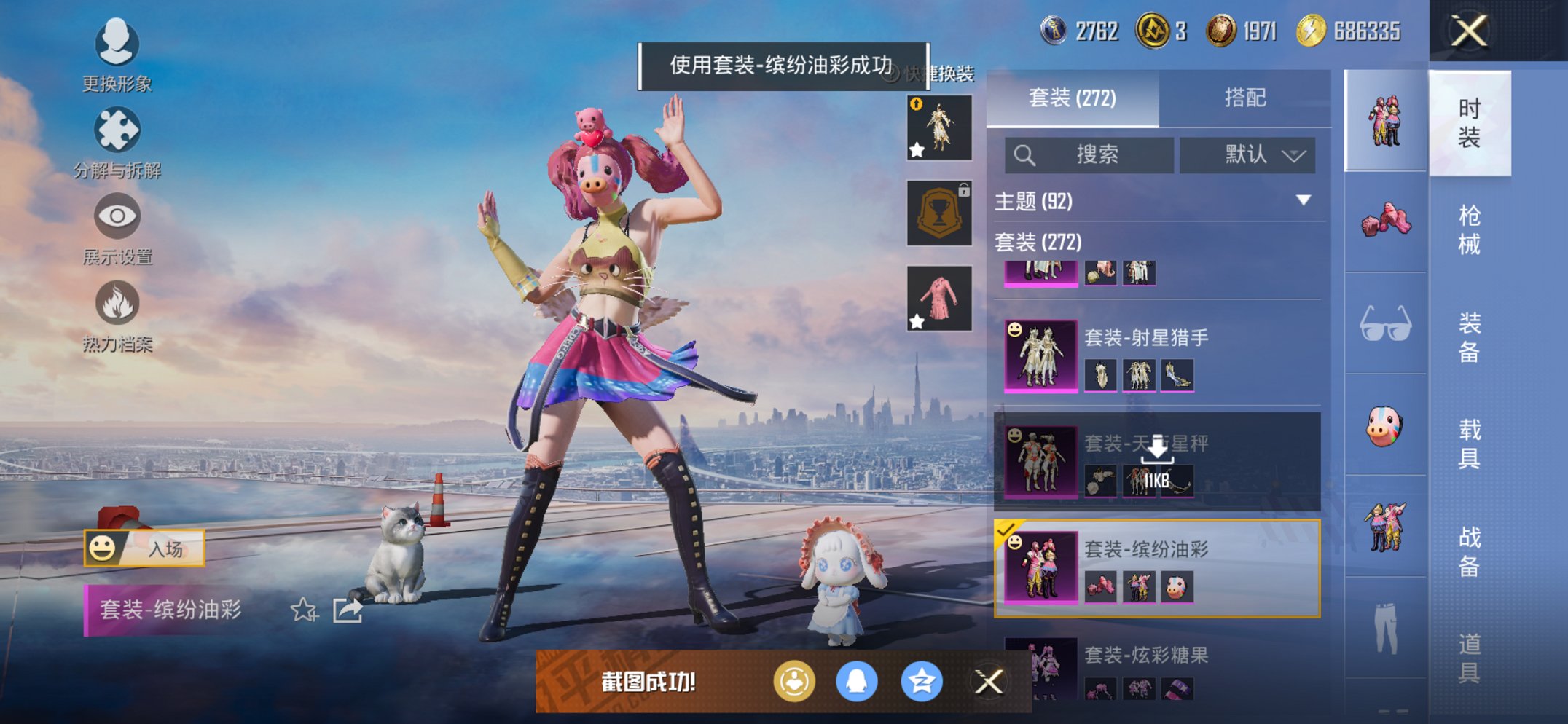1568x724 pixels.
Task: Click the 搜索 search field
Action: click(1088, 155)
